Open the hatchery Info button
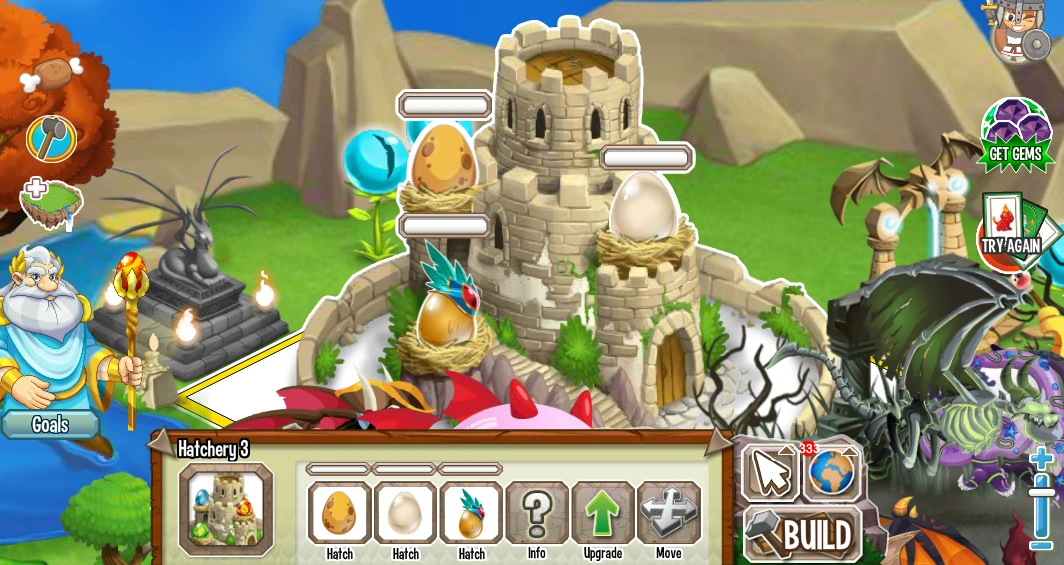This screenshot has width=1064, height=565. (537, 513)
